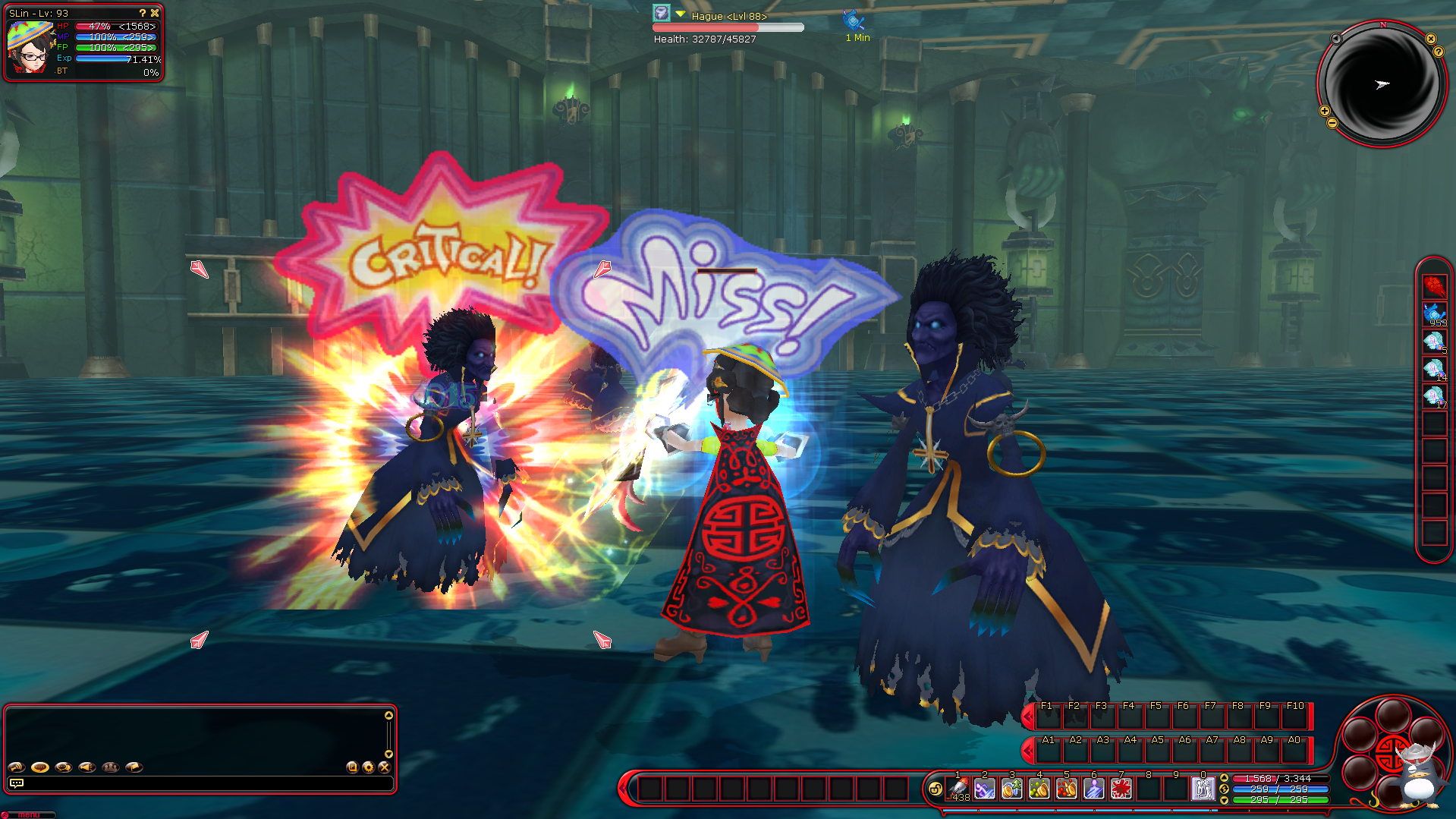This screenshot has width=1456, height=819.
Task: Close the minimap with its X button
Action: coord(1430,39)
